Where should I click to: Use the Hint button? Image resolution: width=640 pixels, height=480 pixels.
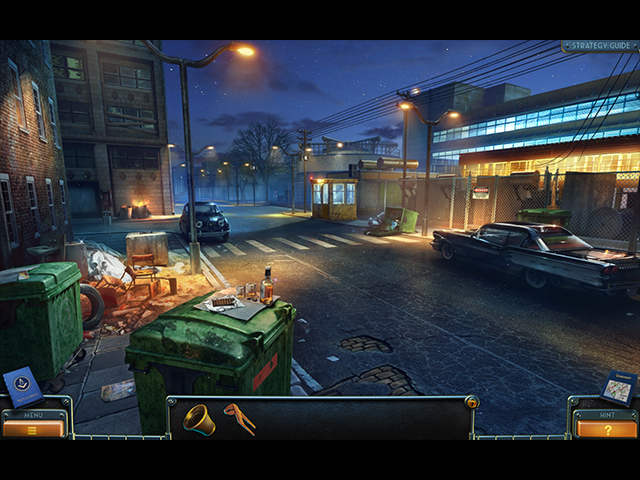point(606,428)
